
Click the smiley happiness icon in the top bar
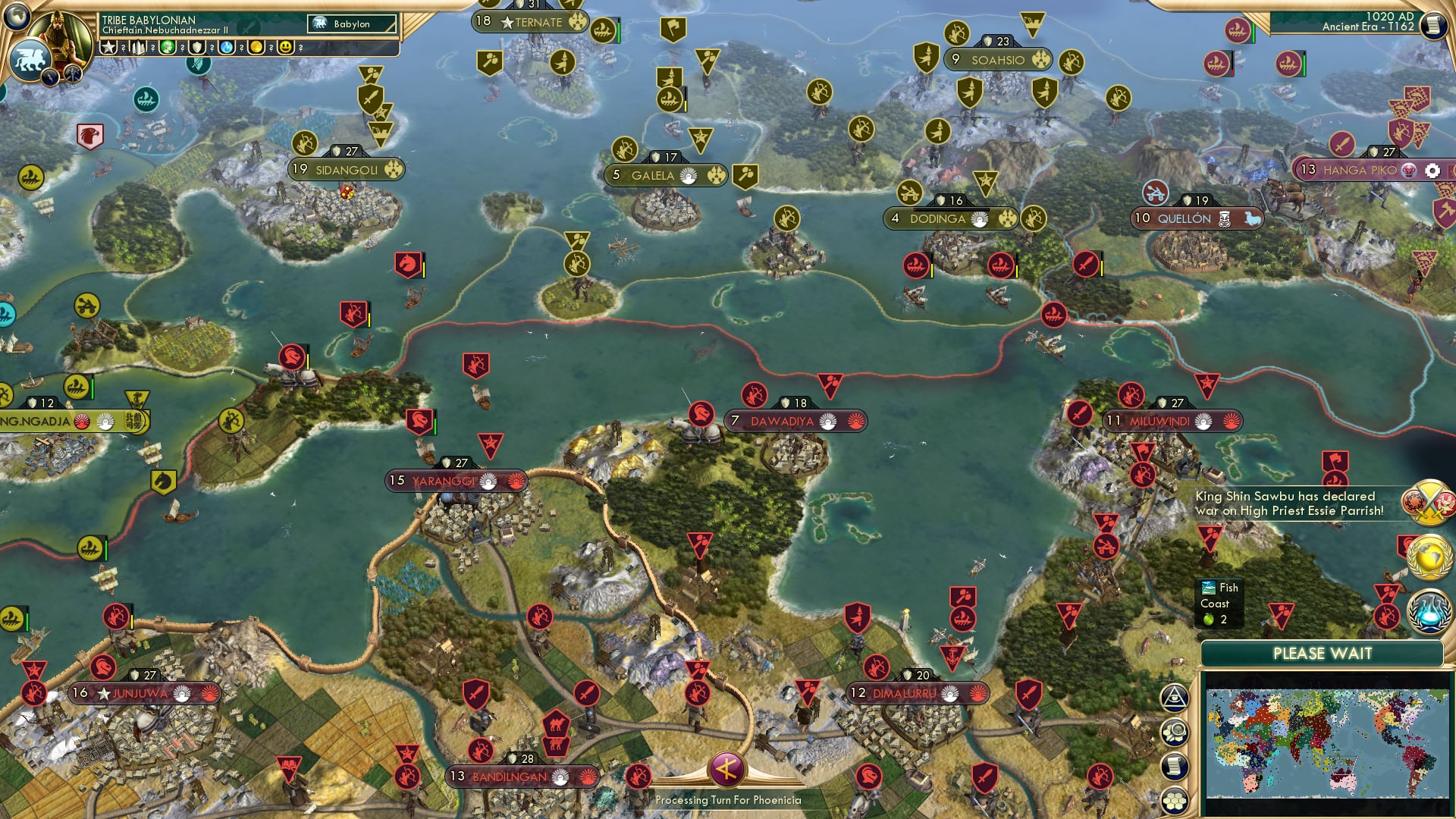284,47
